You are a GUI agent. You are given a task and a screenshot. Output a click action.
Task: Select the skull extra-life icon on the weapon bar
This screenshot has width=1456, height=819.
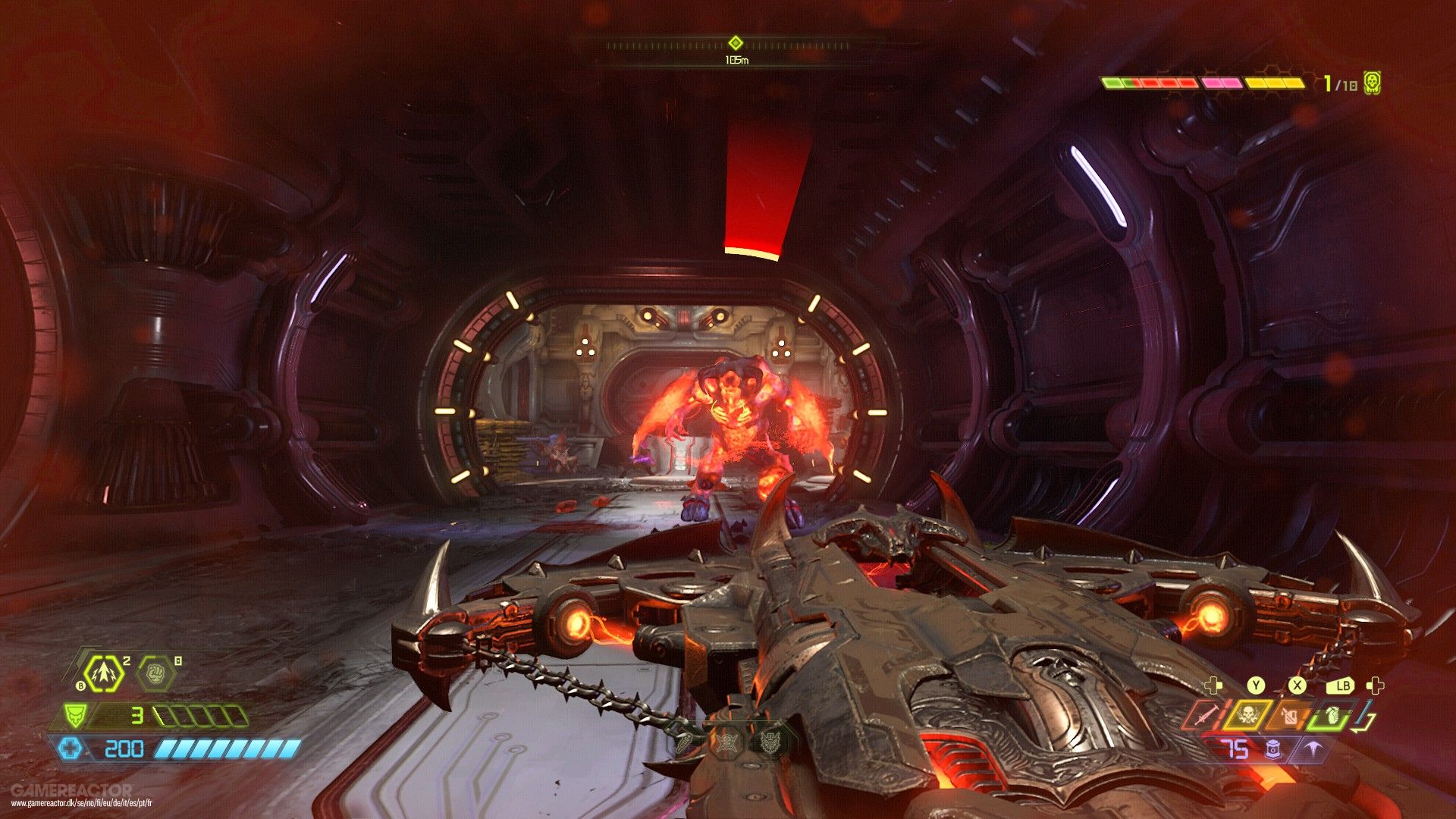coord(1249,715)
